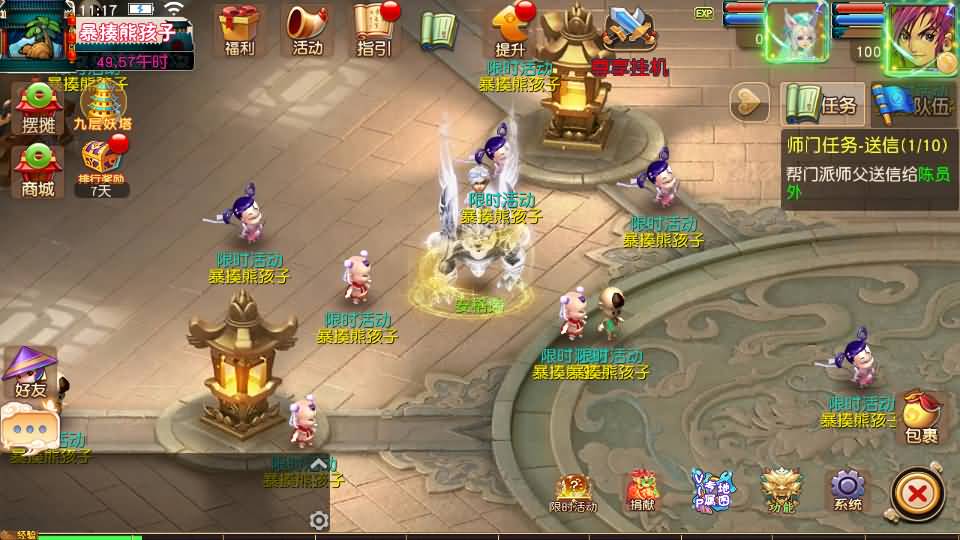
Task: Tap the 提升 upgrade arrow icon
Action: click(x=511, y=28)
